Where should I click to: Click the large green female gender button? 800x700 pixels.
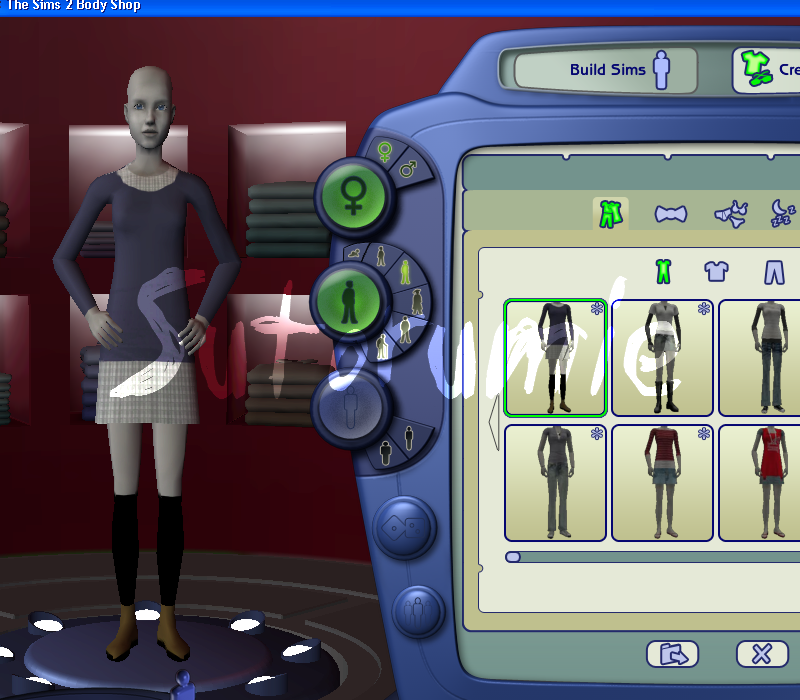[353, 194]
